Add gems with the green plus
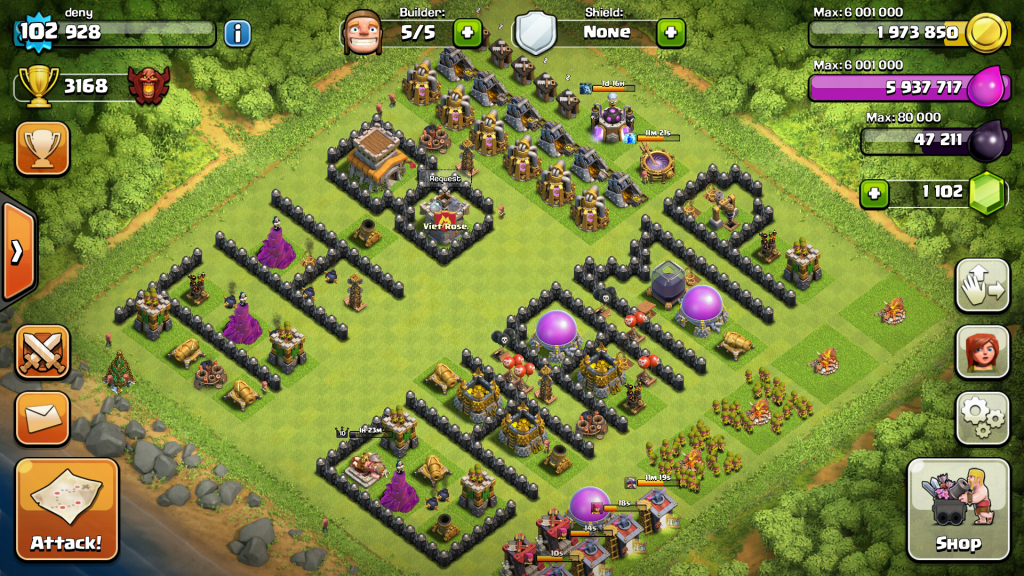 click(875, 191)
